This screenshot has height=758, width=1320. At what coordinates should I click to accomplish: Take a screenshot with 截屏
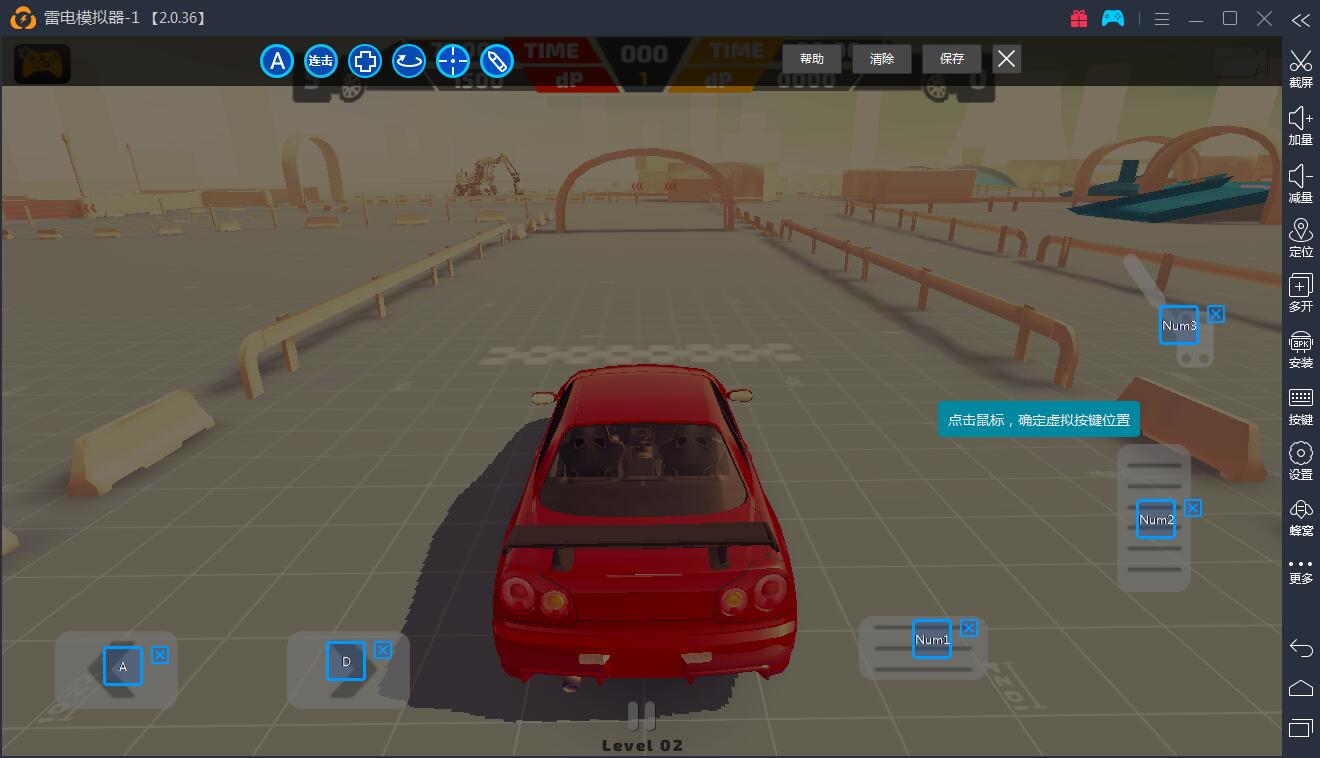1300,68
